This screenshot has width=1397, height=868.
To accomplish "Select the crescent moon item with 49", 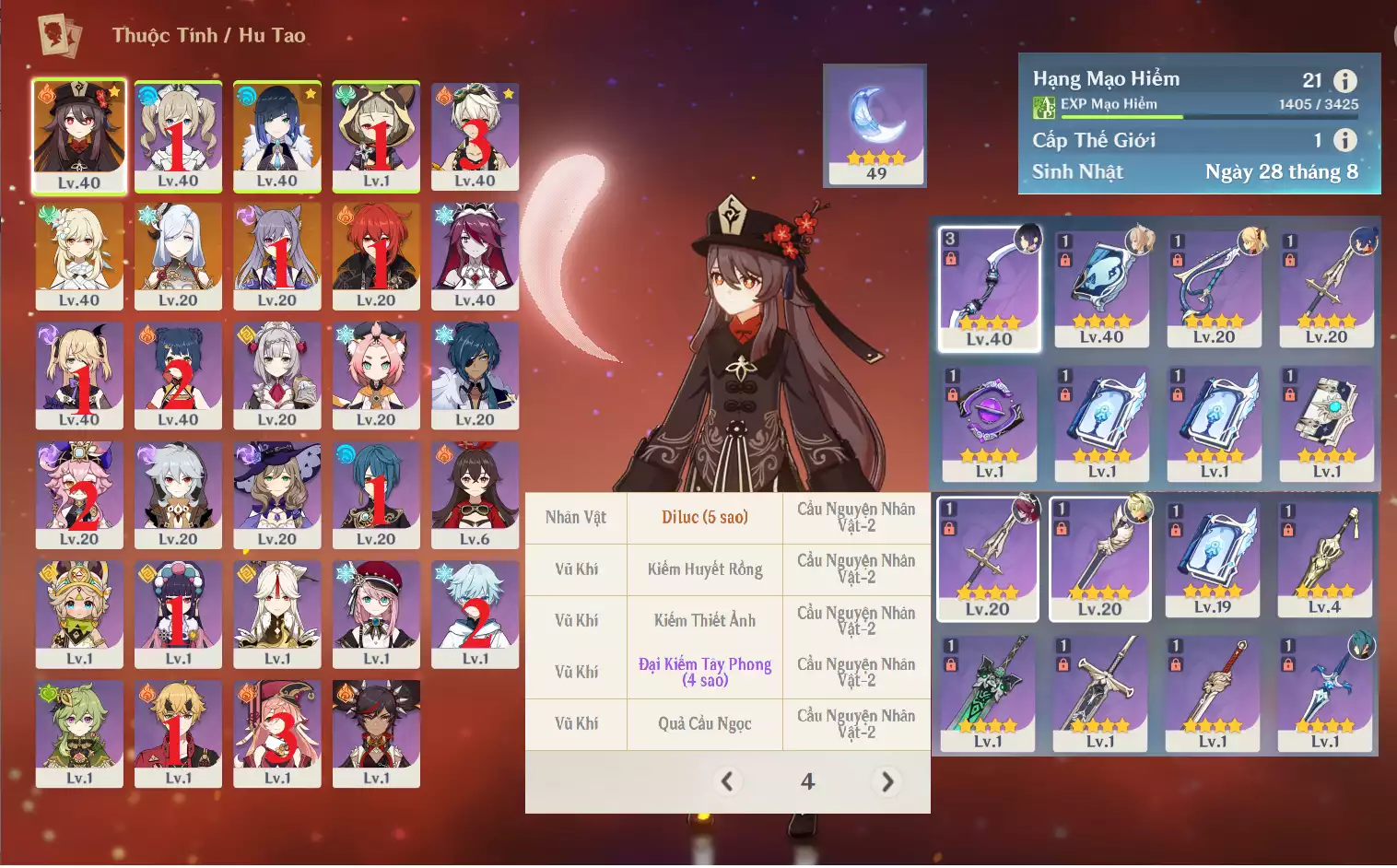I will 875,125.
